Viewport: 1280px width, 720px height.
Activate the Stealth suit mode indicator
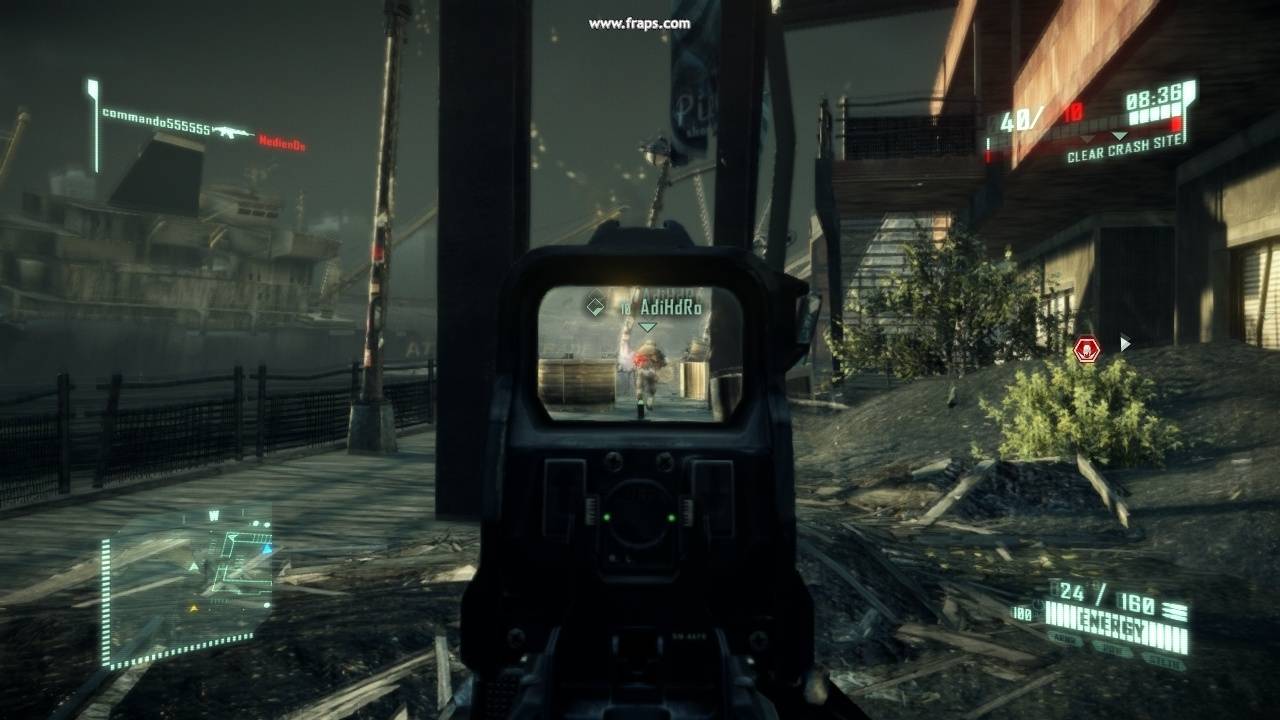pos(1166,662)
